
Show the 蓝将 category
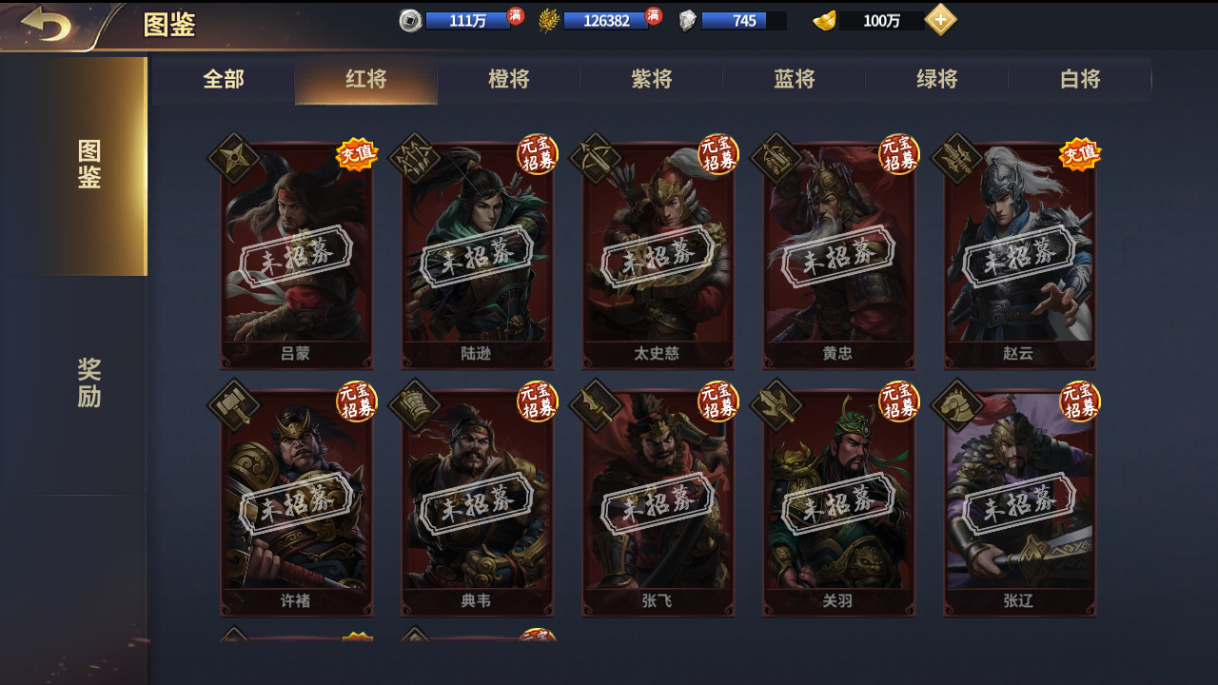795,80
